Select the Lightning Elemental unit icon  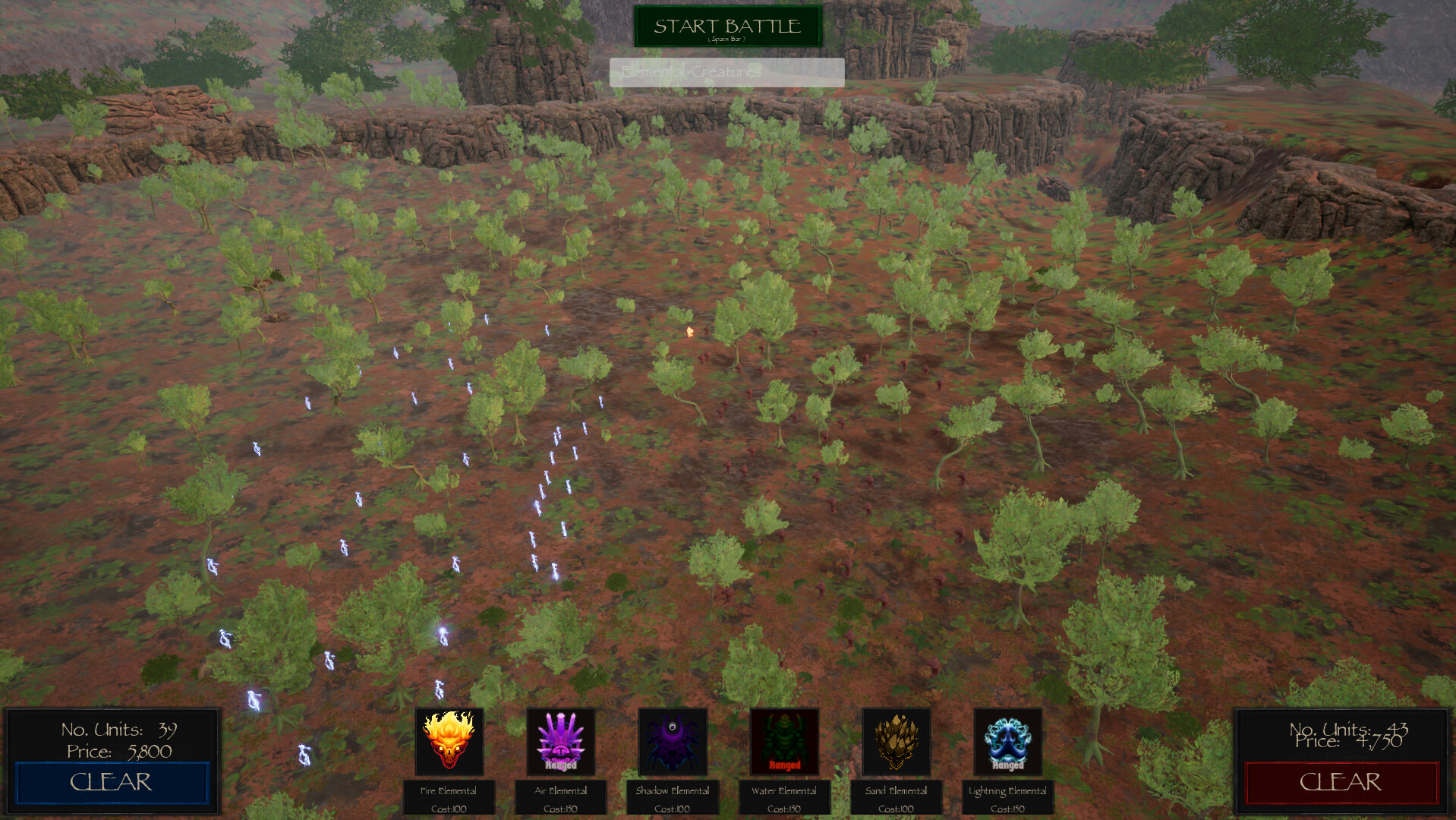click(x=1008, y=742)
